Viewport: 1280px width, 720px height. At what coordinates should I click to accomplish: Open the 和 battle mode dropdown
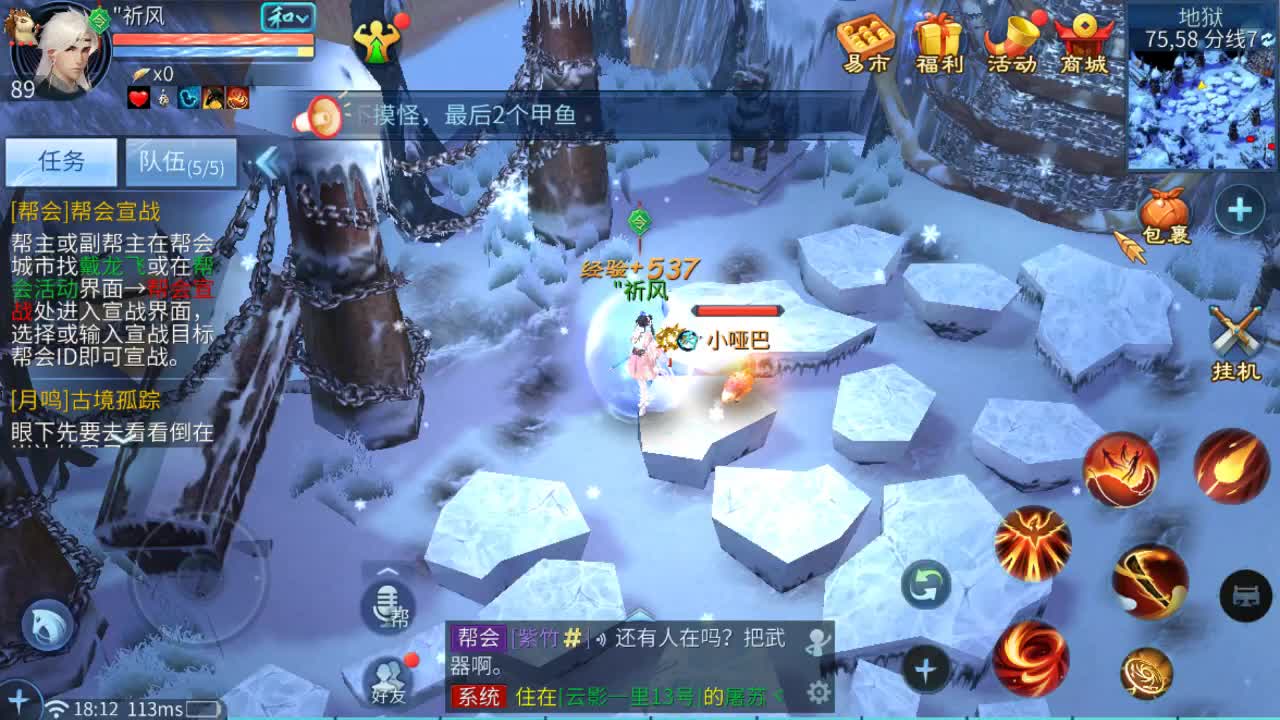pyautogui.click(x=287, y=17)
